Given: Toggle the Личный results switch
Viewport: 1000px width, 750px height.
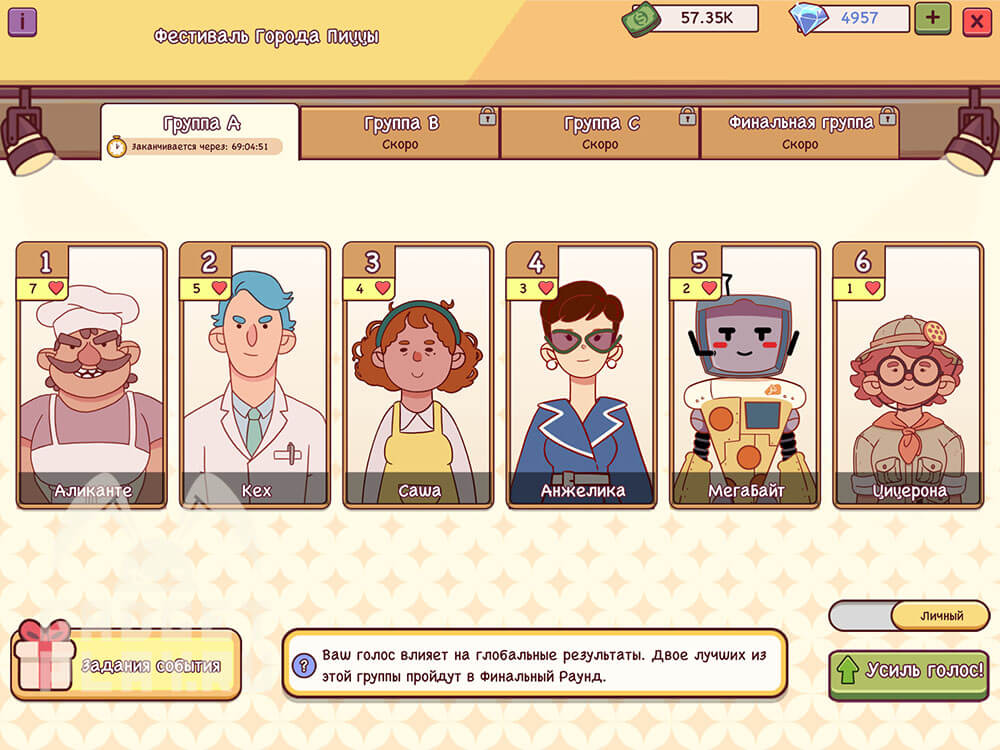Looking at the screenshot, I should (x=909, y=616).
